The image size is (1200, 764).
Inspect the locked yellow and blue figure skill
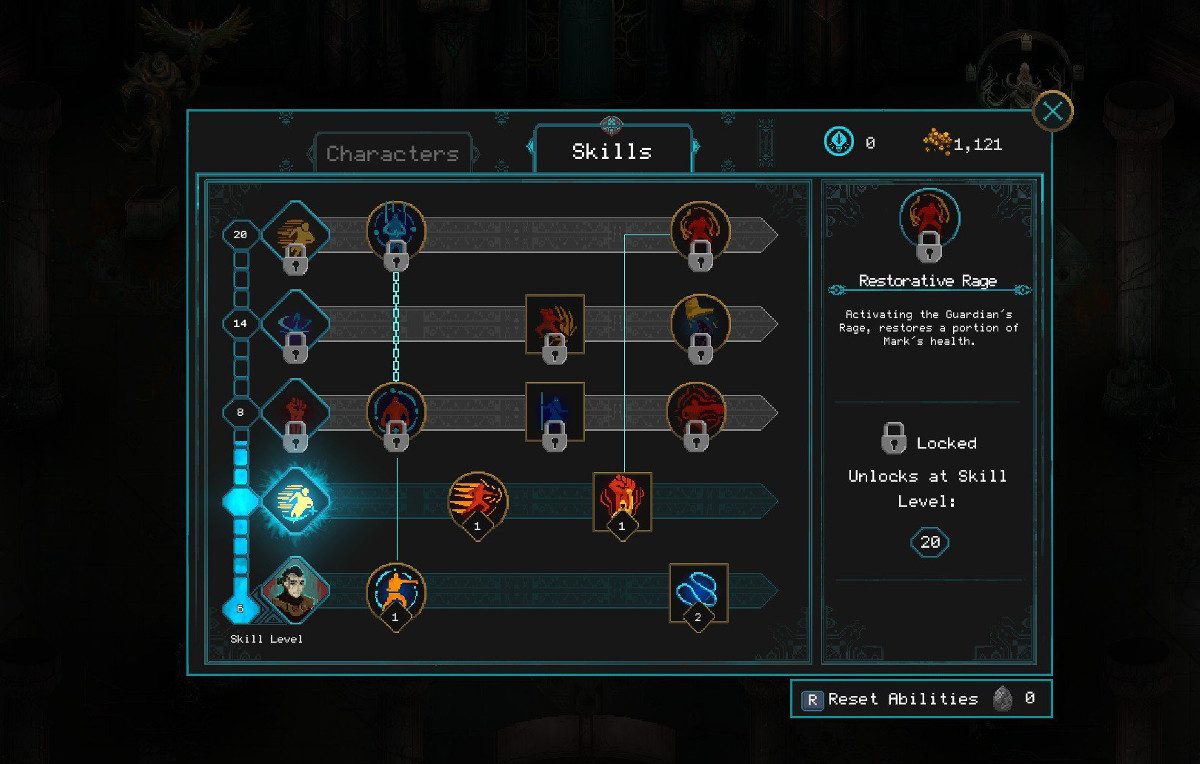click(700, 323)
